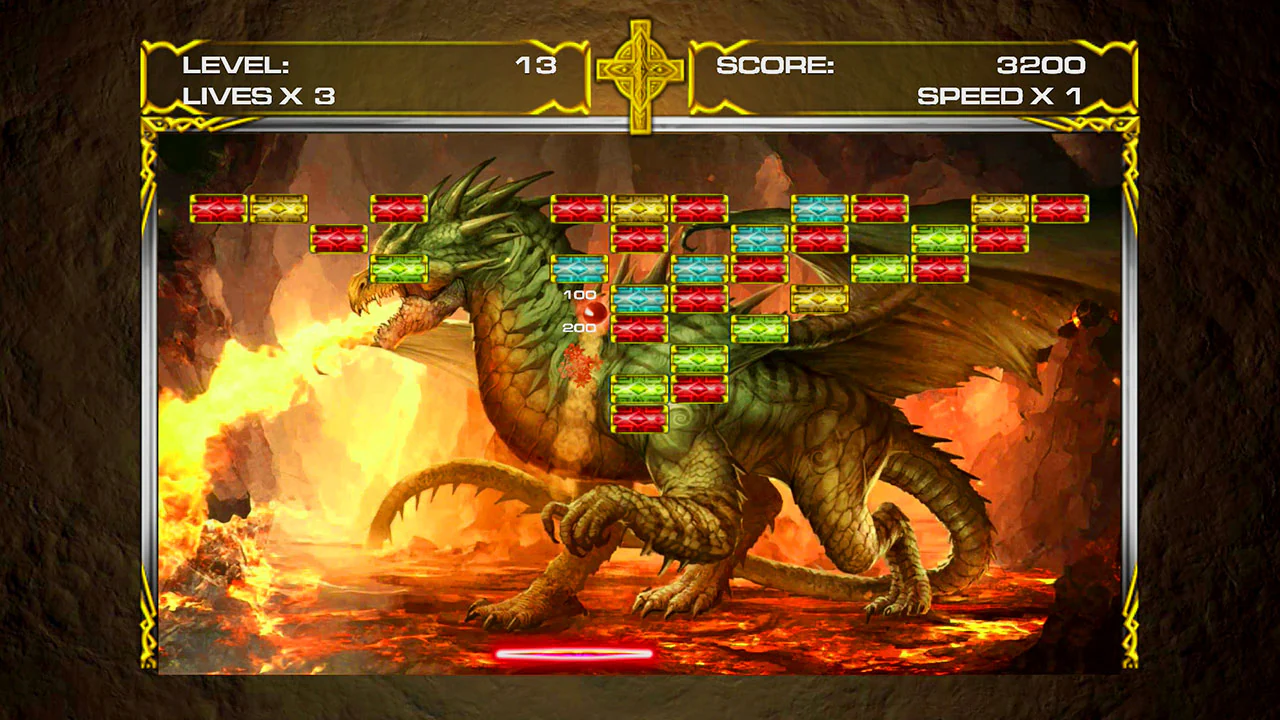Target the yellow gem brick in the top-left row

pyautogui.click(x=278, y=207)
